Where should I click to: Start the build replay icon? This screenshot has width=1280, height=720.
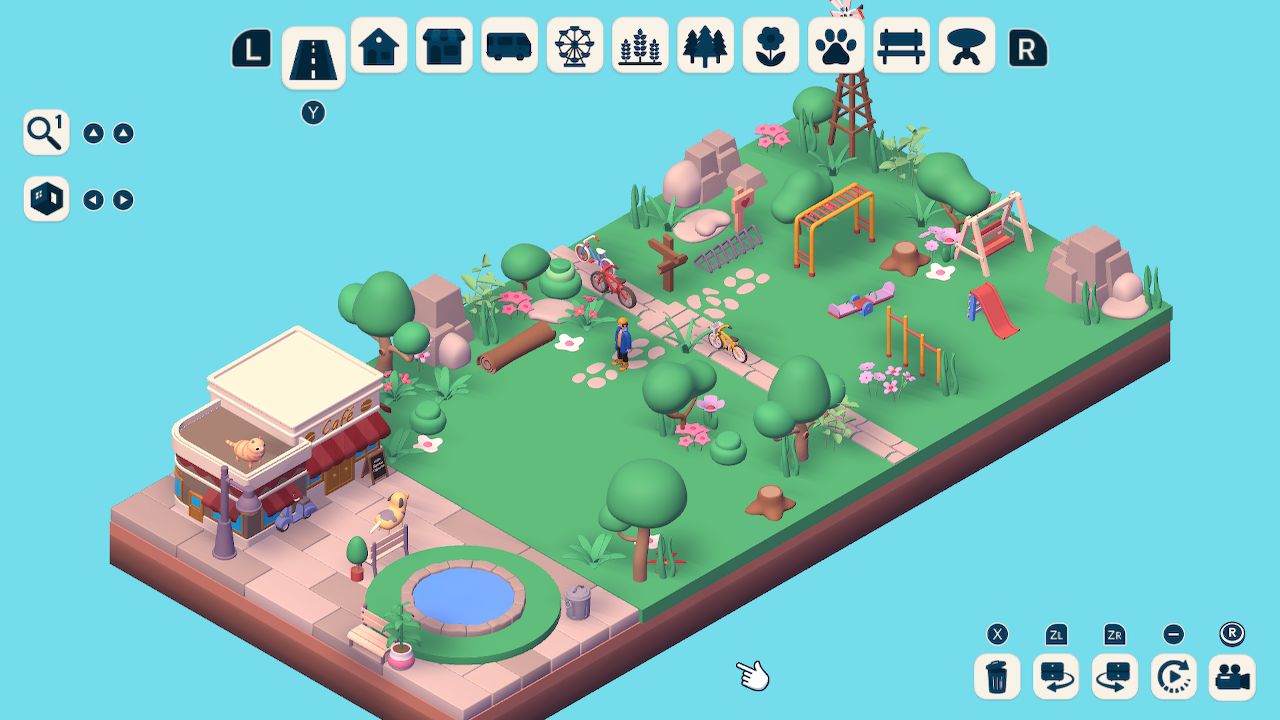pos(1173,677)
